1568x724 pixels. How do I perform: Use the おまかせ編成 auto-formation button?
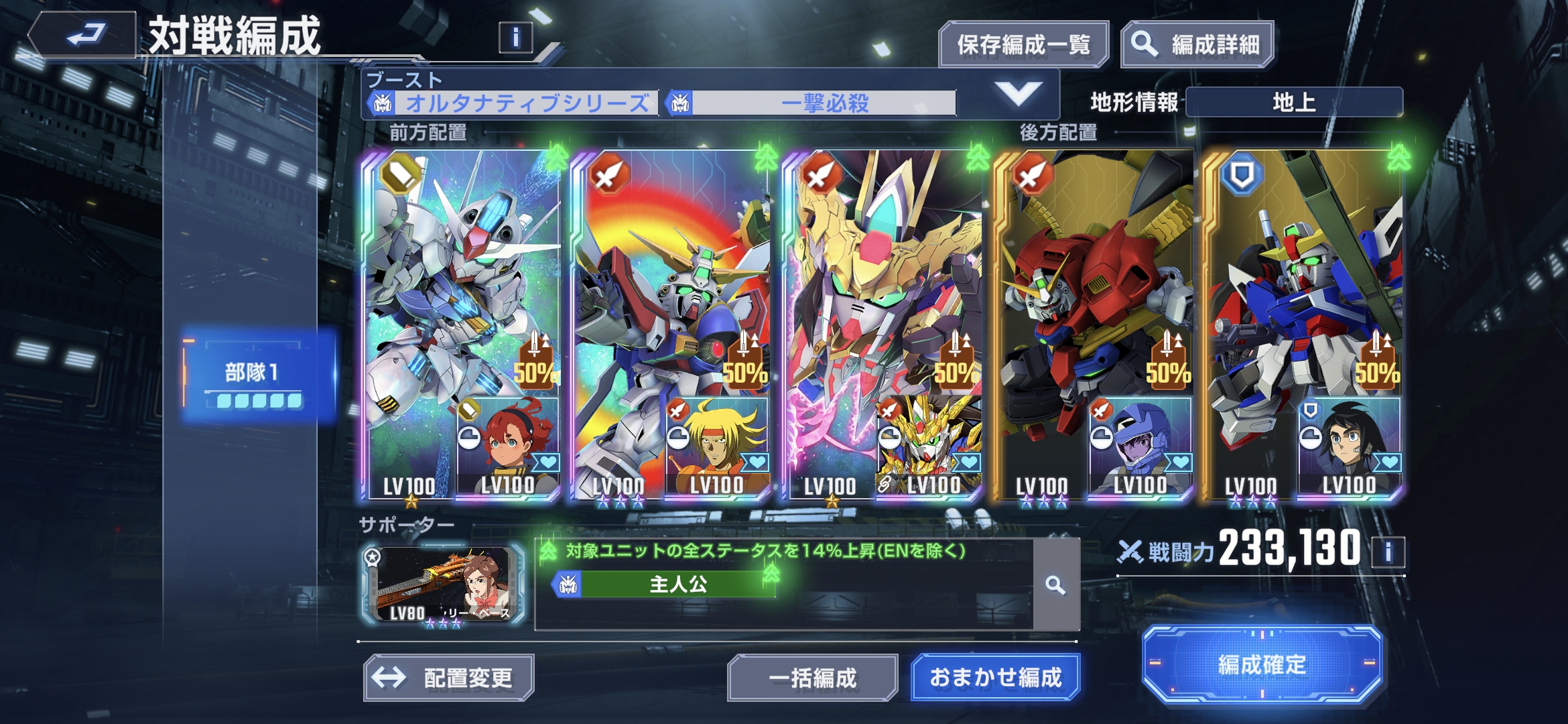pos(995,678)
